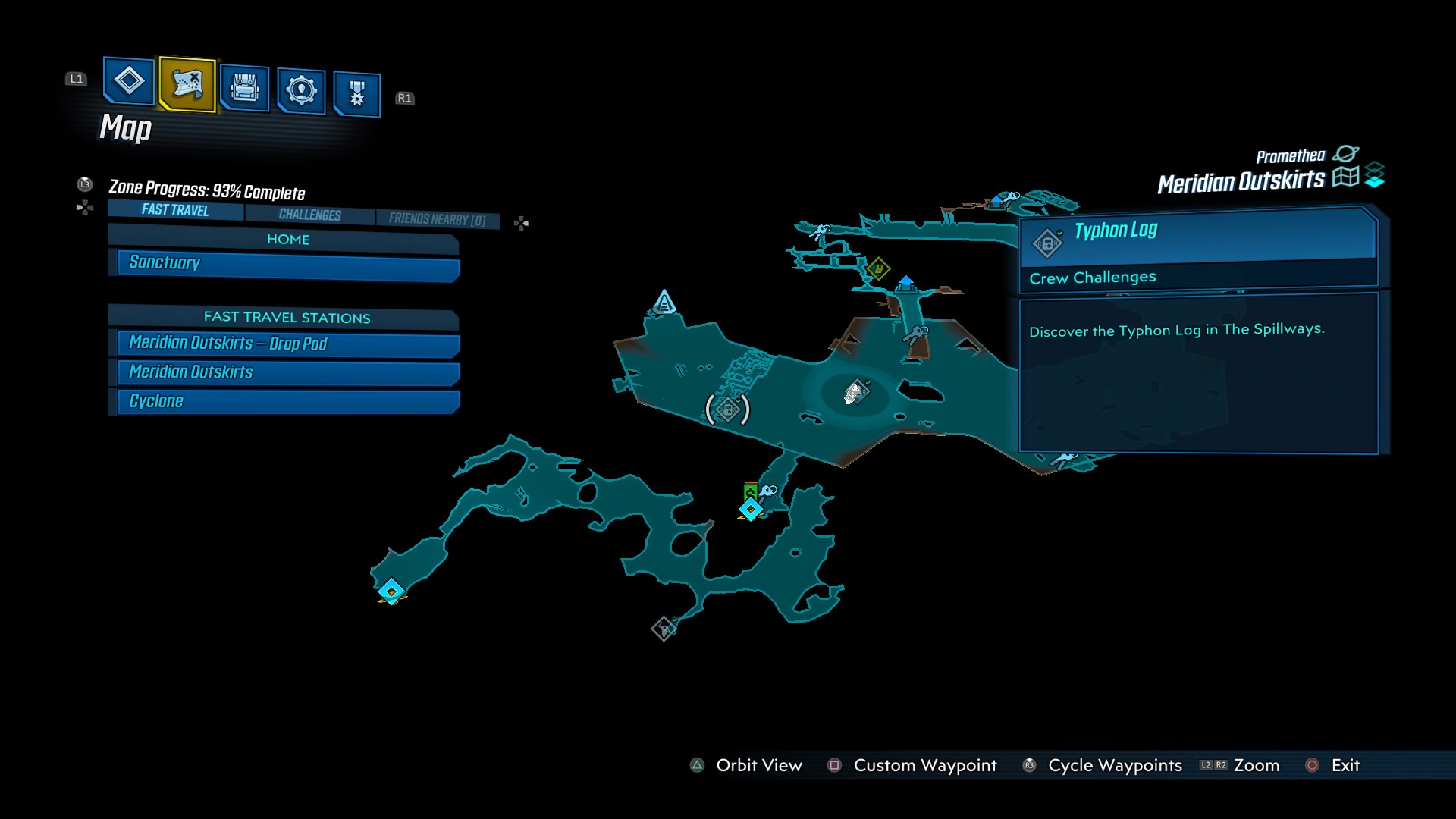Open the backpack Inventory tab

click(x=244, y=89)
